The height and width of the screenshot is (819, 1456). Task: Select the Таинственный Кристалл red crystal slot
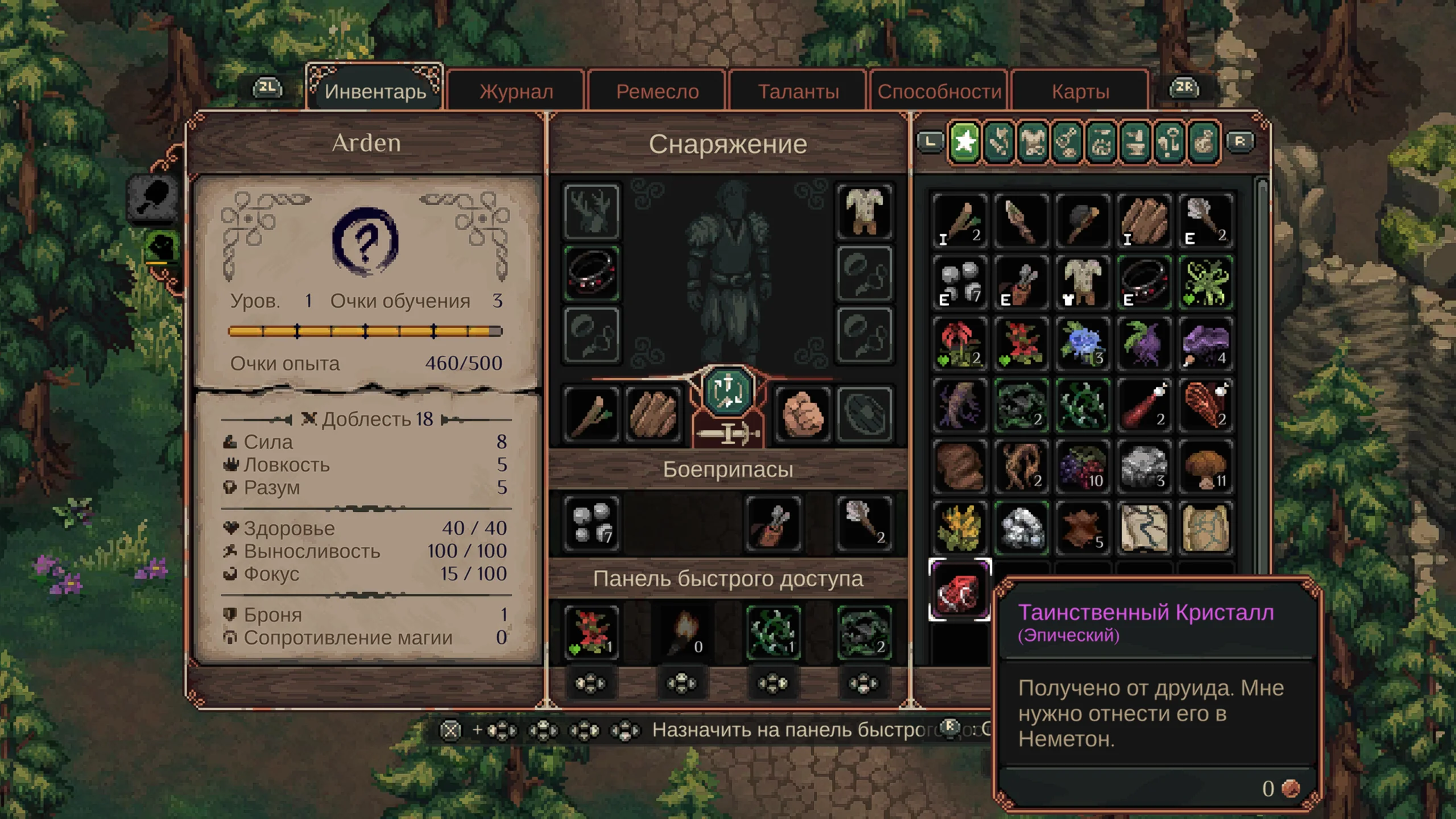[x=960, y=590]
